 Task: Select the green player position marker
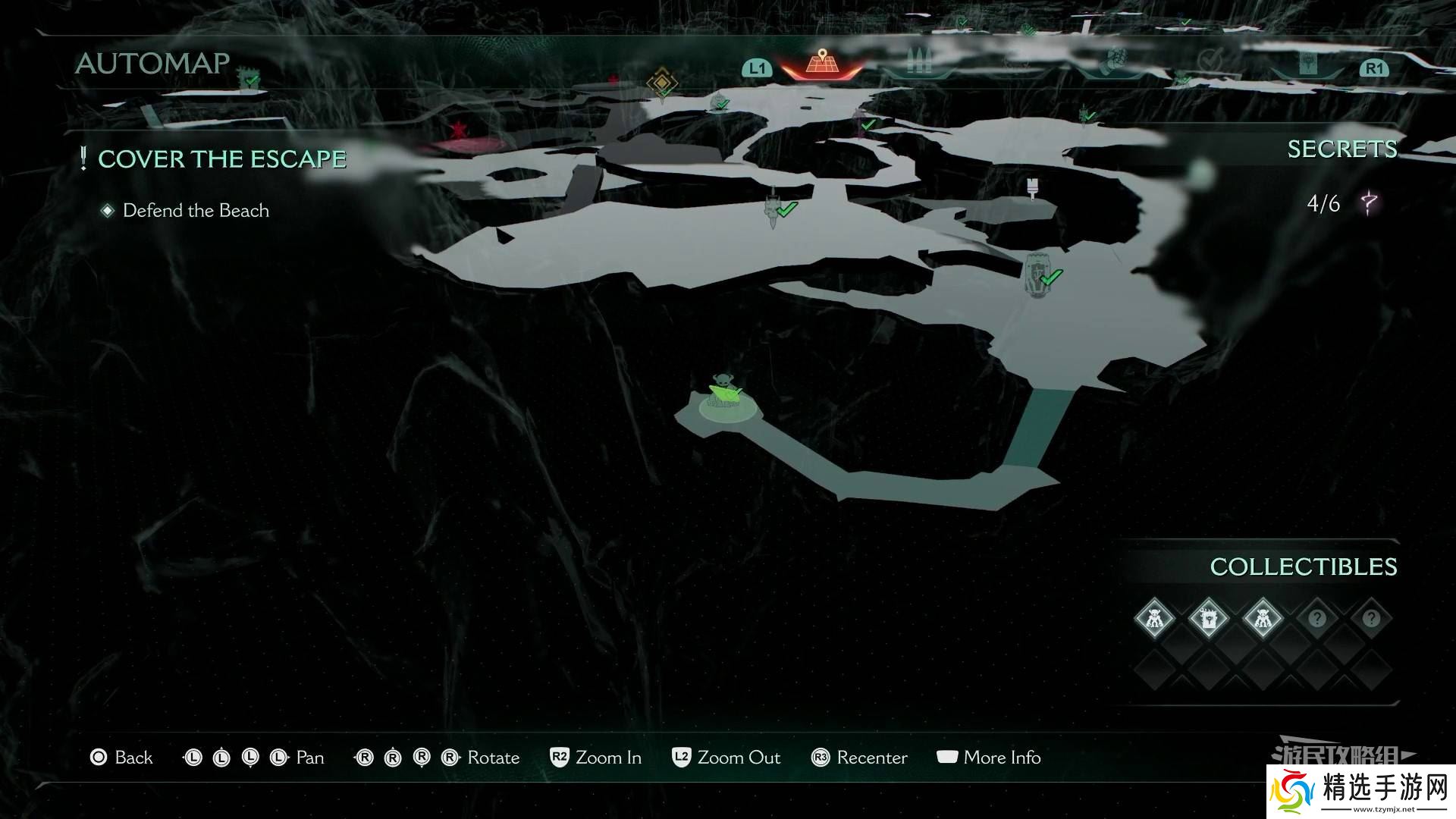tap(725, 394)
